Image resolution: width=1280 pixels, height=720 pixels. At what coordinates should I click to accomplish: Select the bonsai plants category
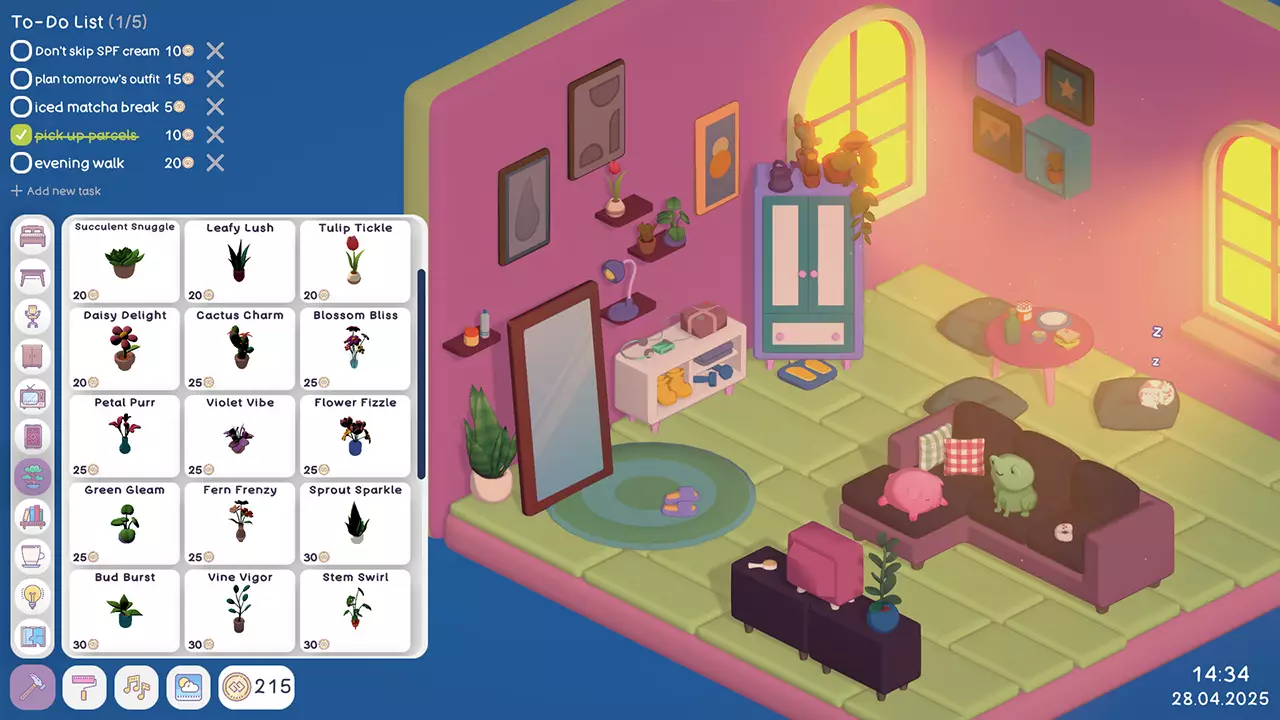[33, 477]
